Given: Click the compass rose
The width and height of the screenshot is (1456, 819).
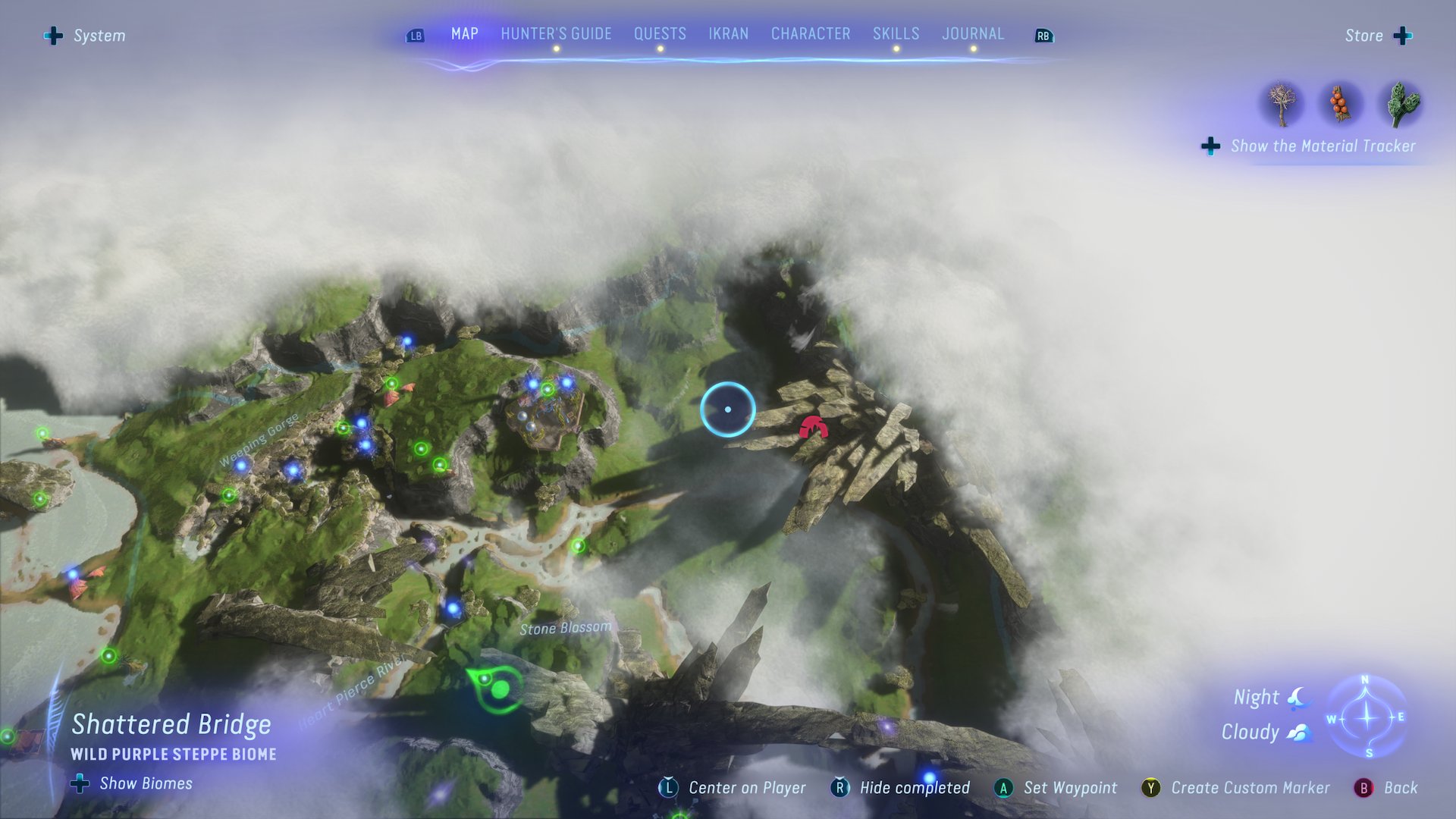Looking at the screenshot, I should point(1367,717).
